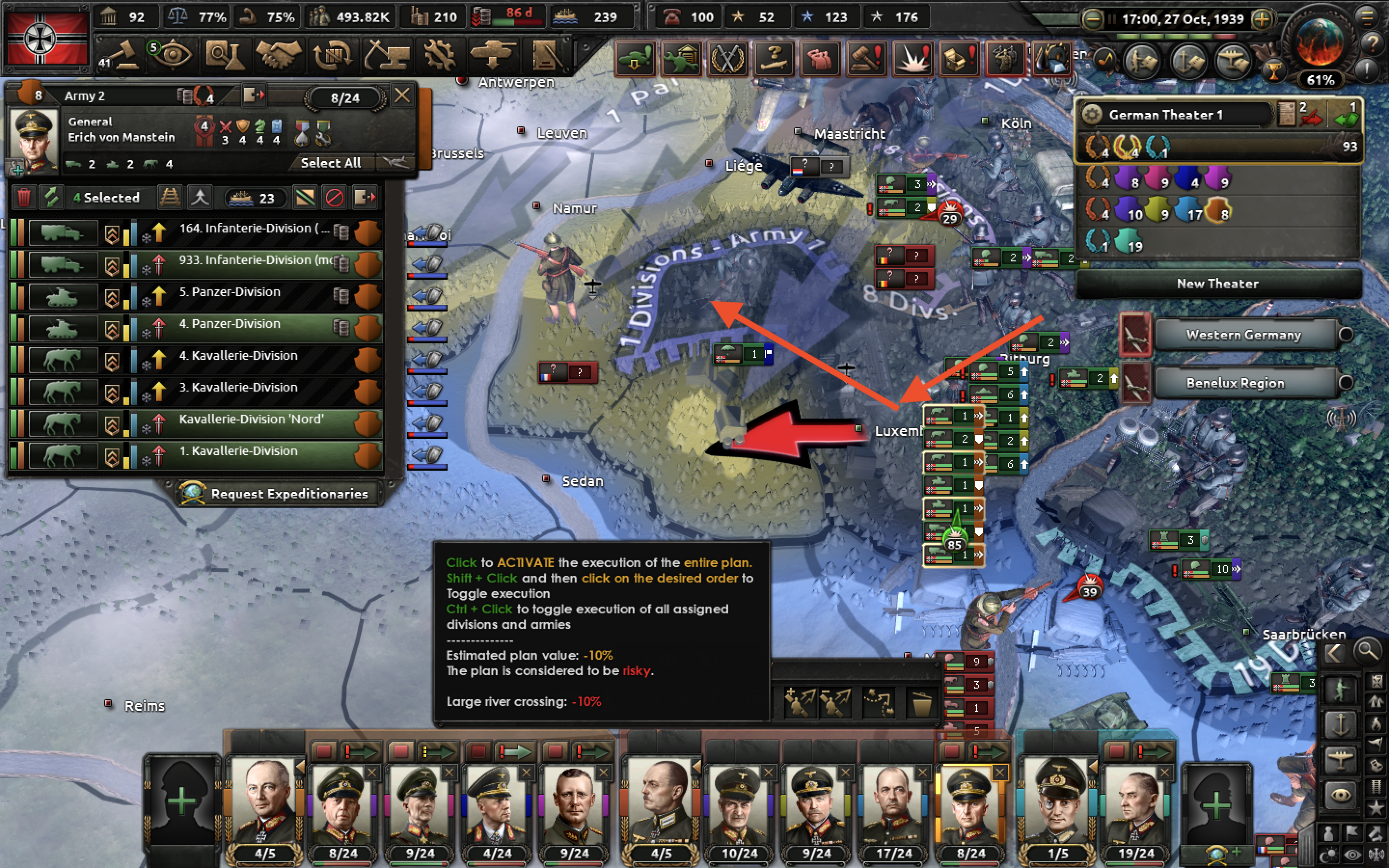Click Select All in the Army 2 panel

point(332,163)
